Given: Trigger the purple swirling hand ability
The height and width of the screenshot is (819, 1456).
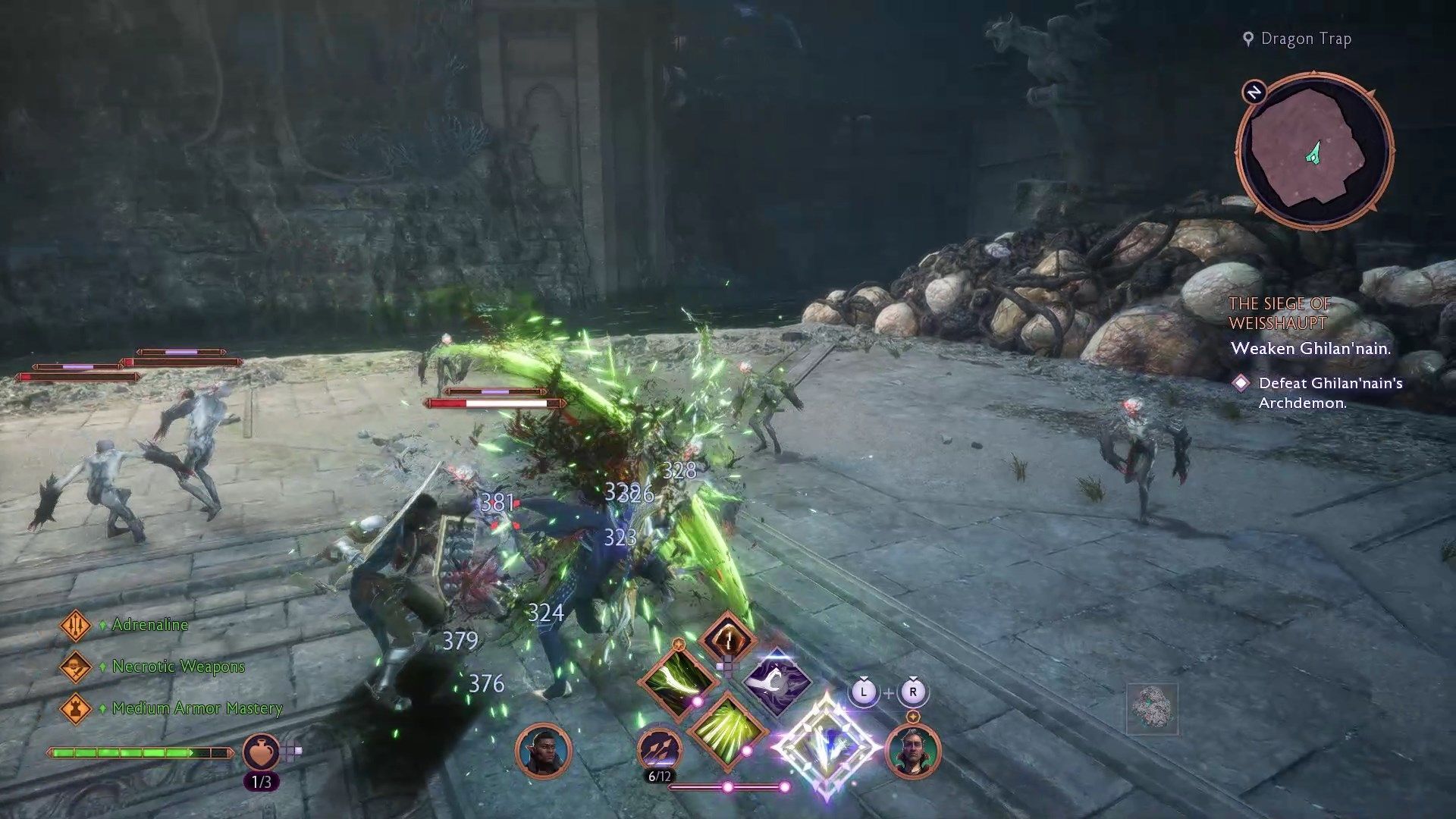Looking at the screenshot, I should [x=777, y=679].
